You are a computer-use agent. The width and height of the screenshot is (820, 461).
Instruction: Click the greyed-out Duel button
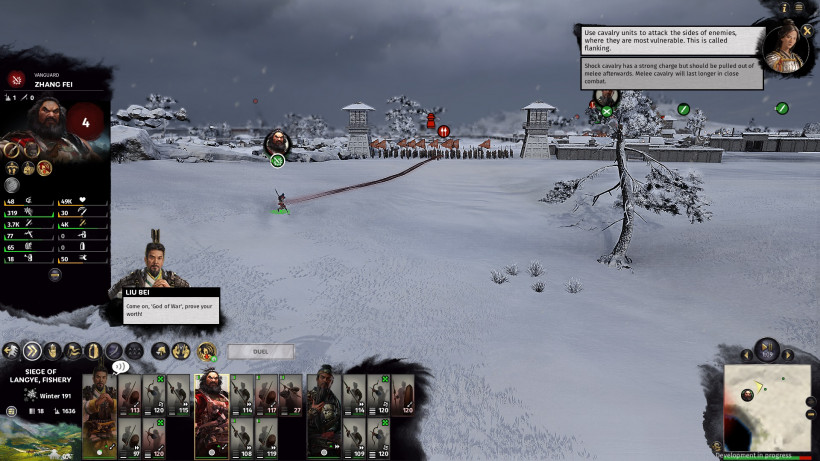[260, 352]
